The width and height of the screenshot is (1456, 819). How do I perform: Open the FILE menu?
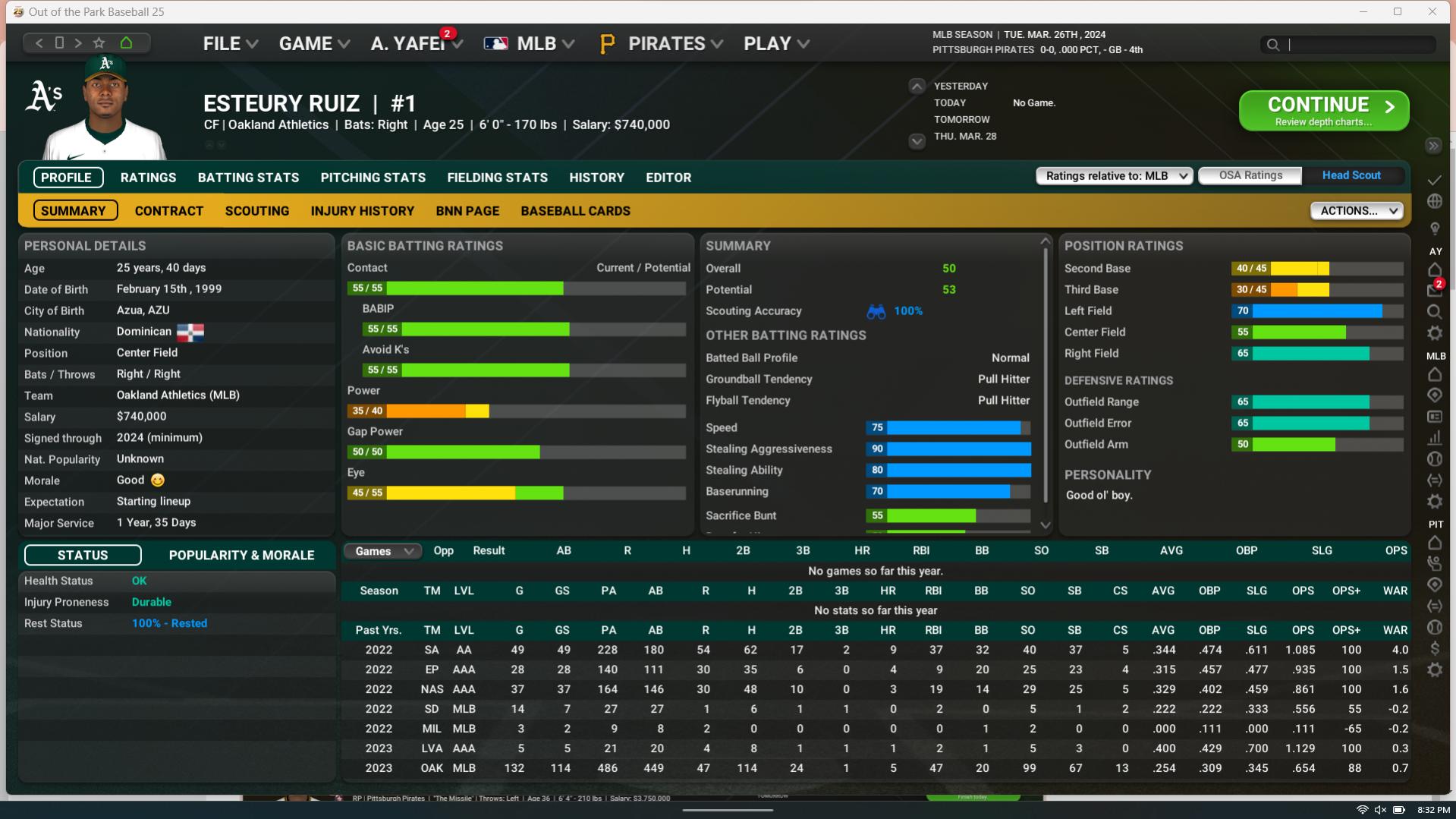tap(230, 44)
